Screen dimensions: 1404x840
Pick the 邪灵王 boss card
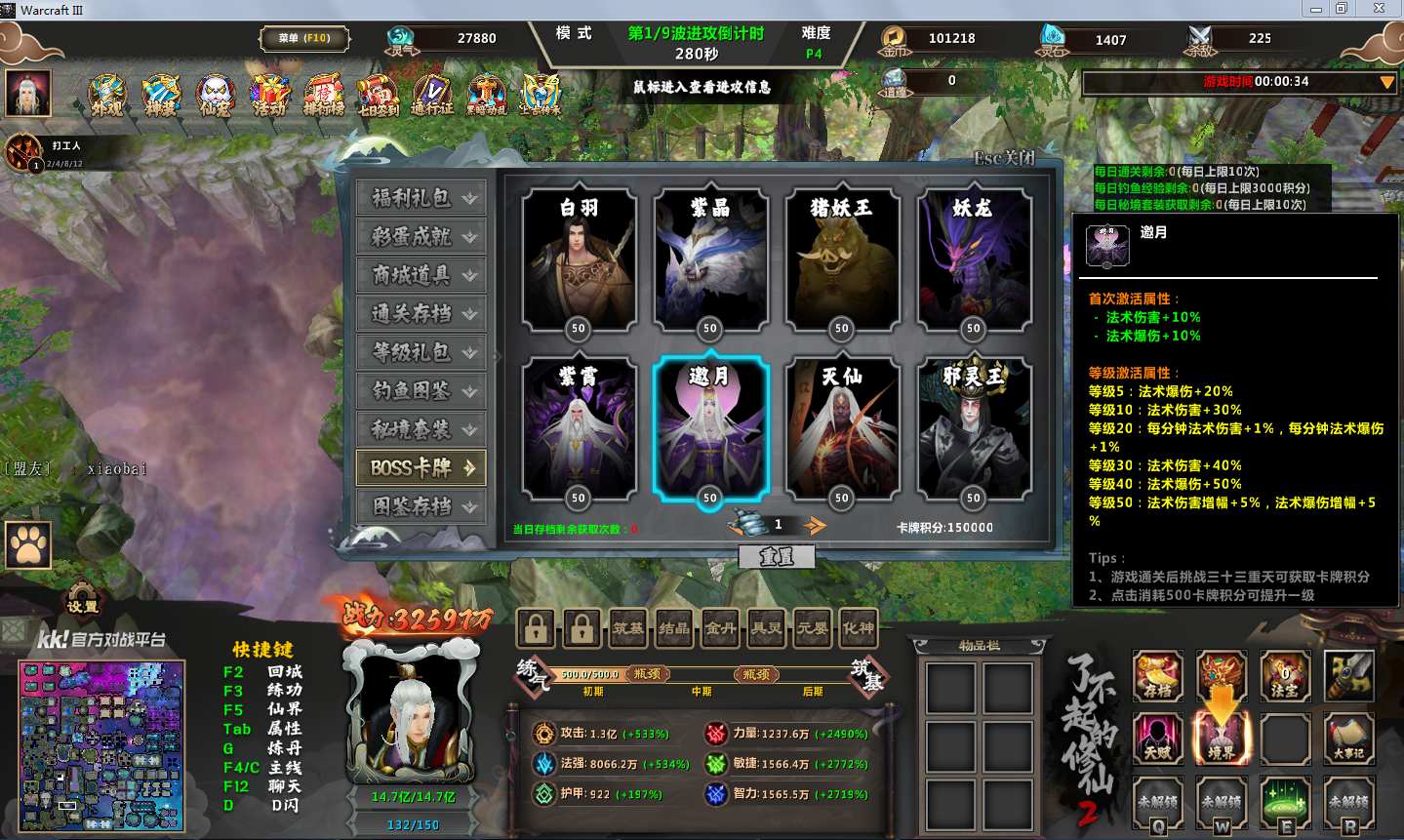[973, 429]
